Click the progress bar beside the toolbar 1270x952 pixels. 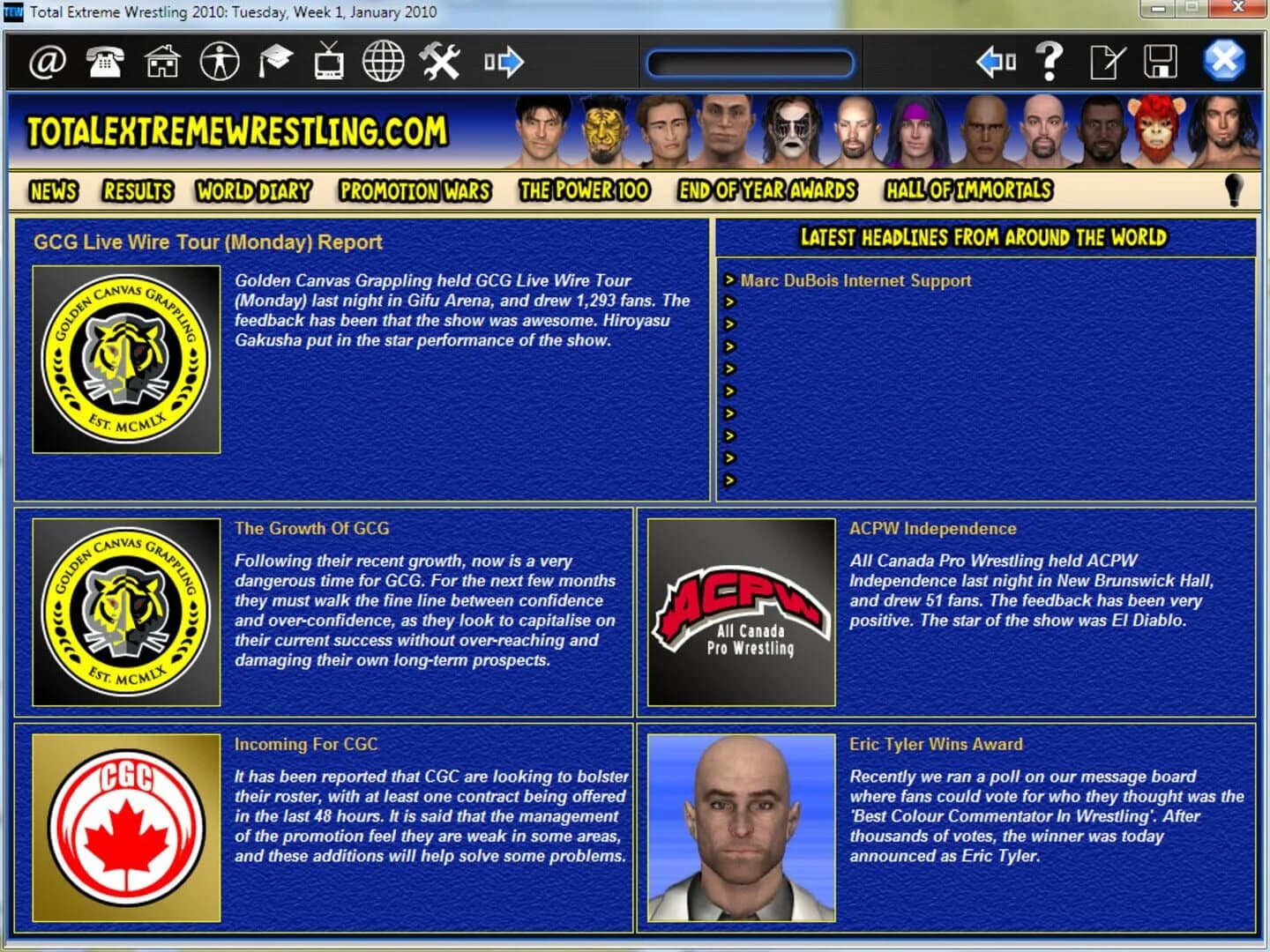click(749, 62)
